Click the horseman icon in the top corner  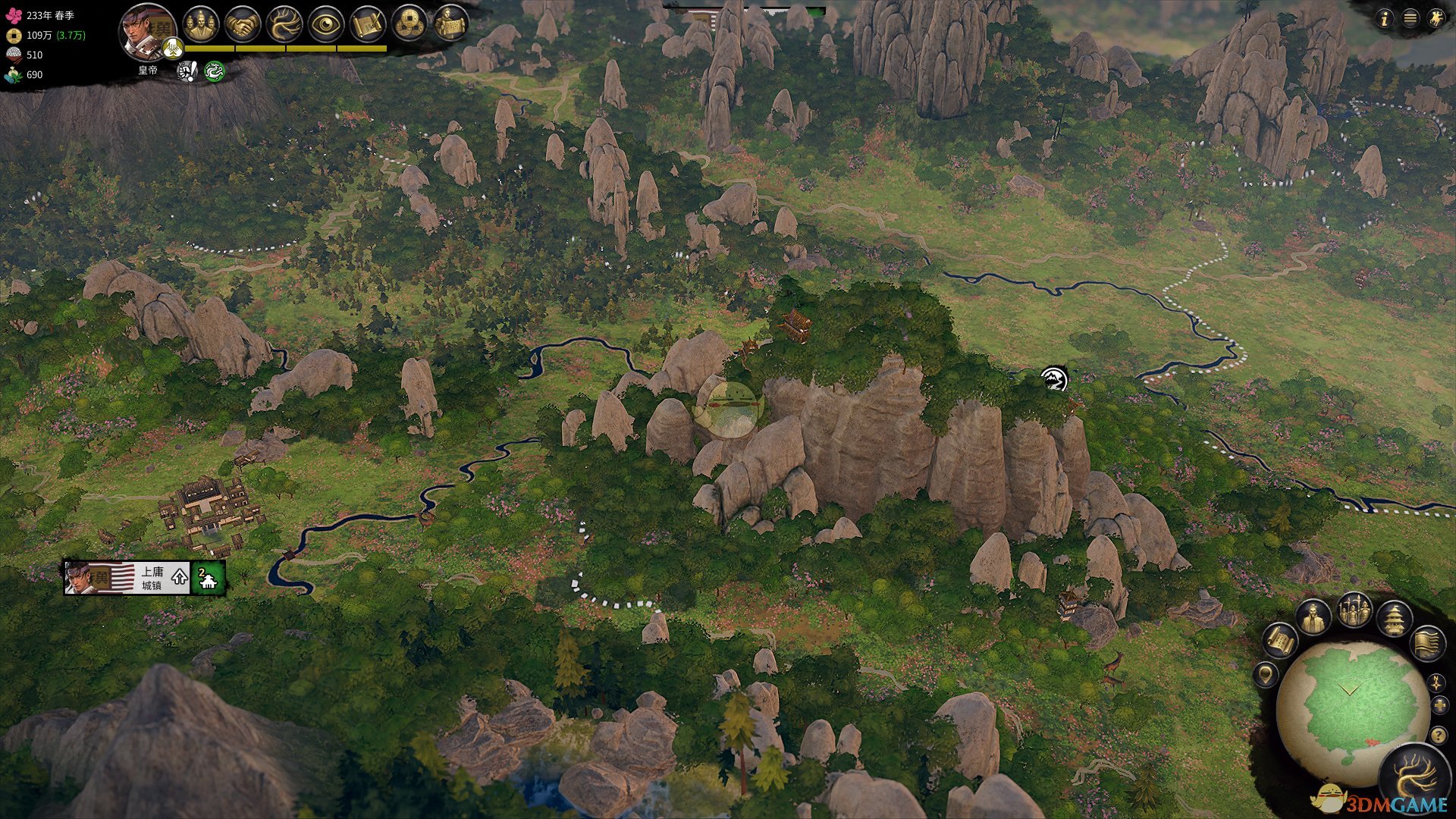1436,19
